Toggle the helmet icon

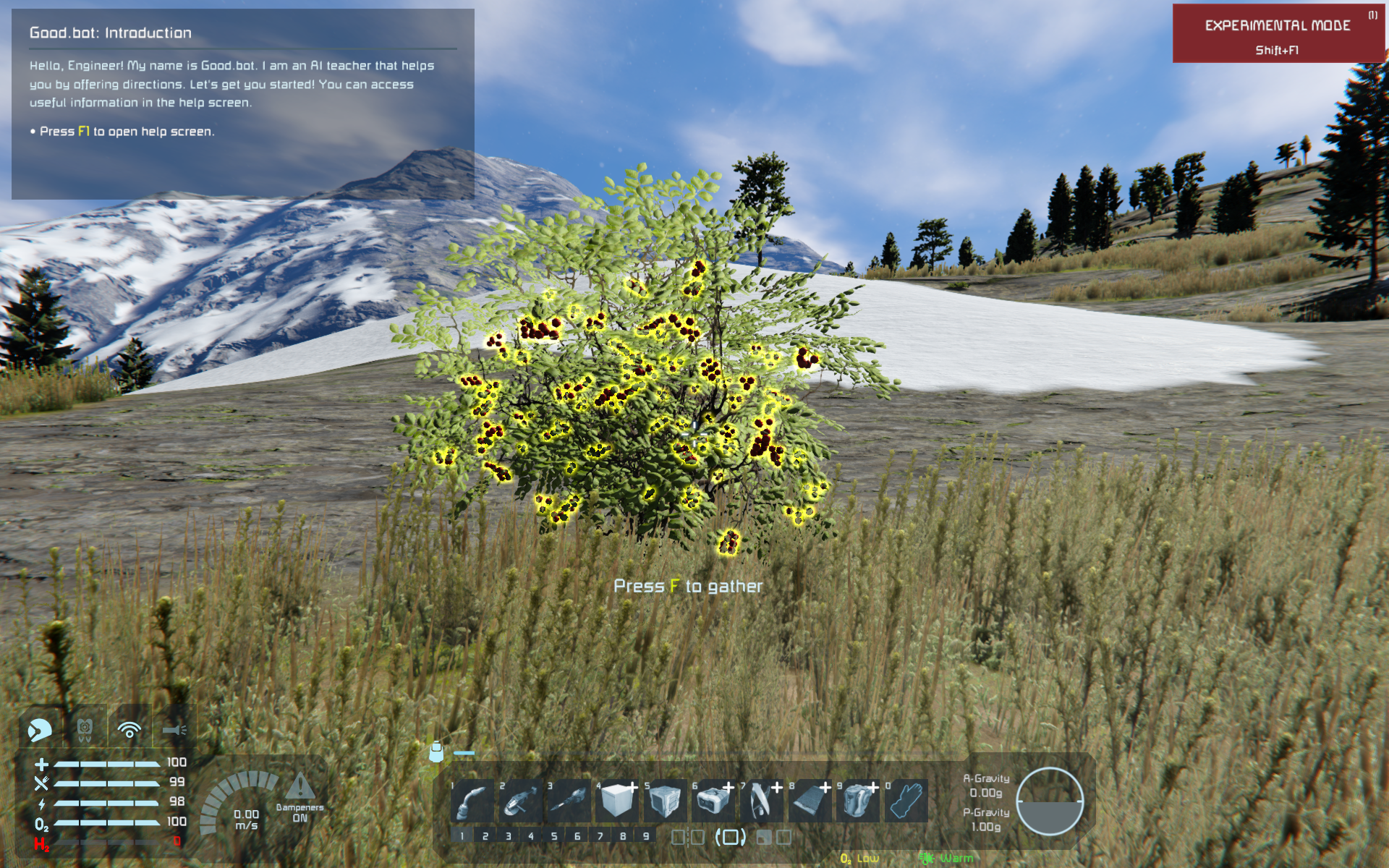coord(41,730)
